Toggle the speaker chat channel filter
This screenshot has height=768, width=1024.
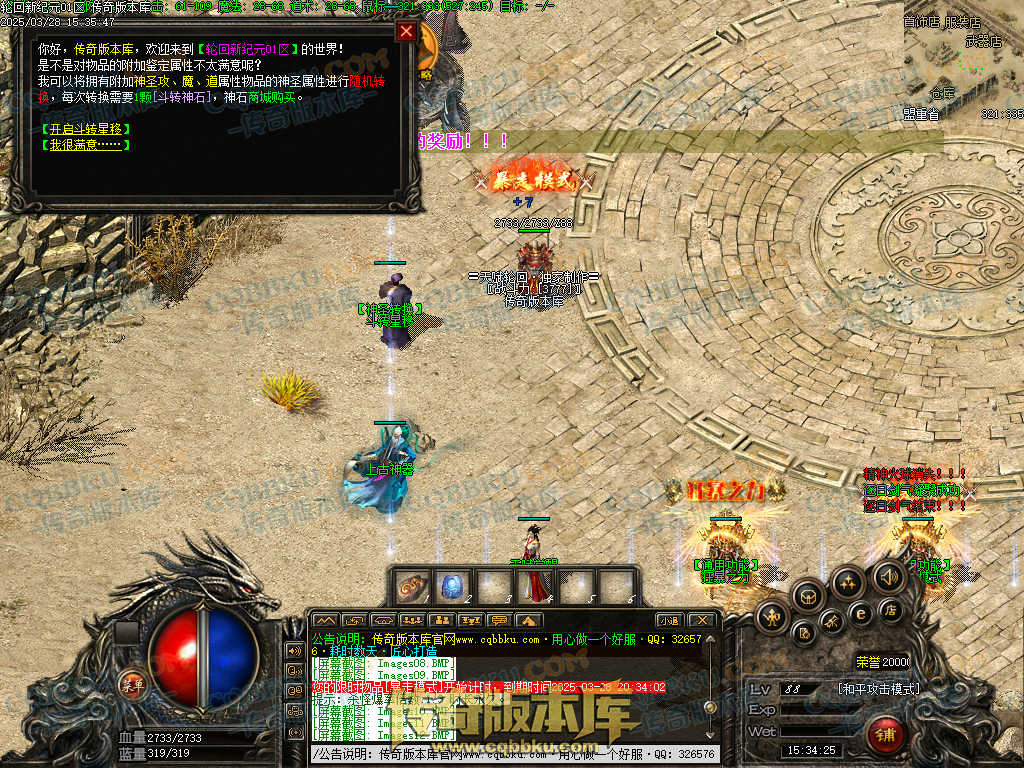294,650
